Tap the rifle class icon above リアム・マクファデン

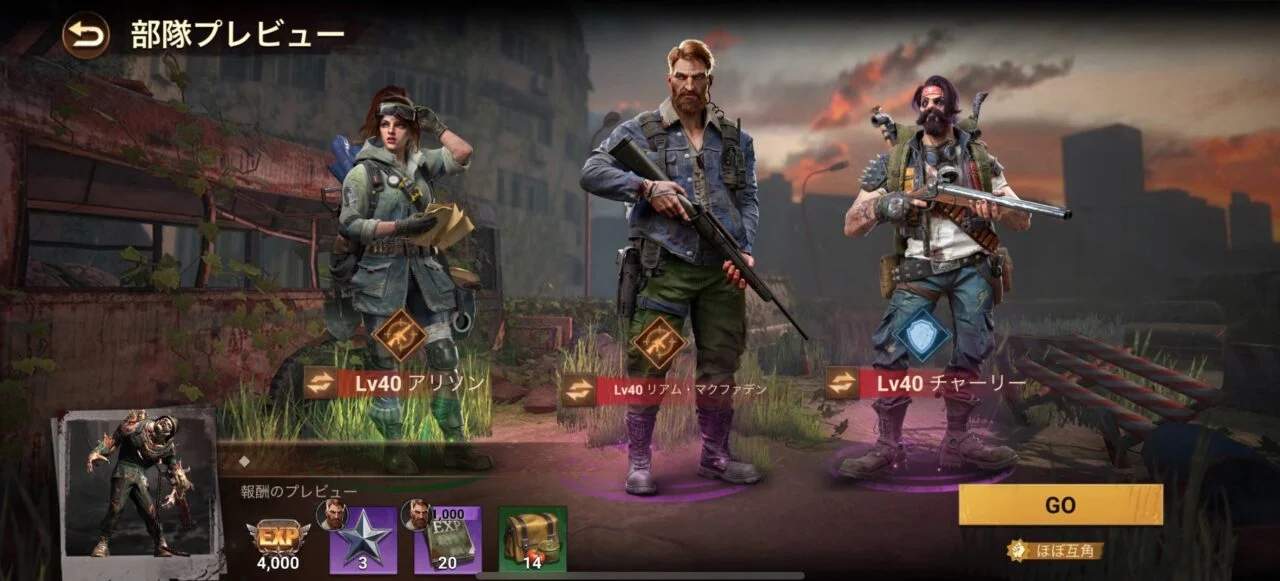[659, 343]
